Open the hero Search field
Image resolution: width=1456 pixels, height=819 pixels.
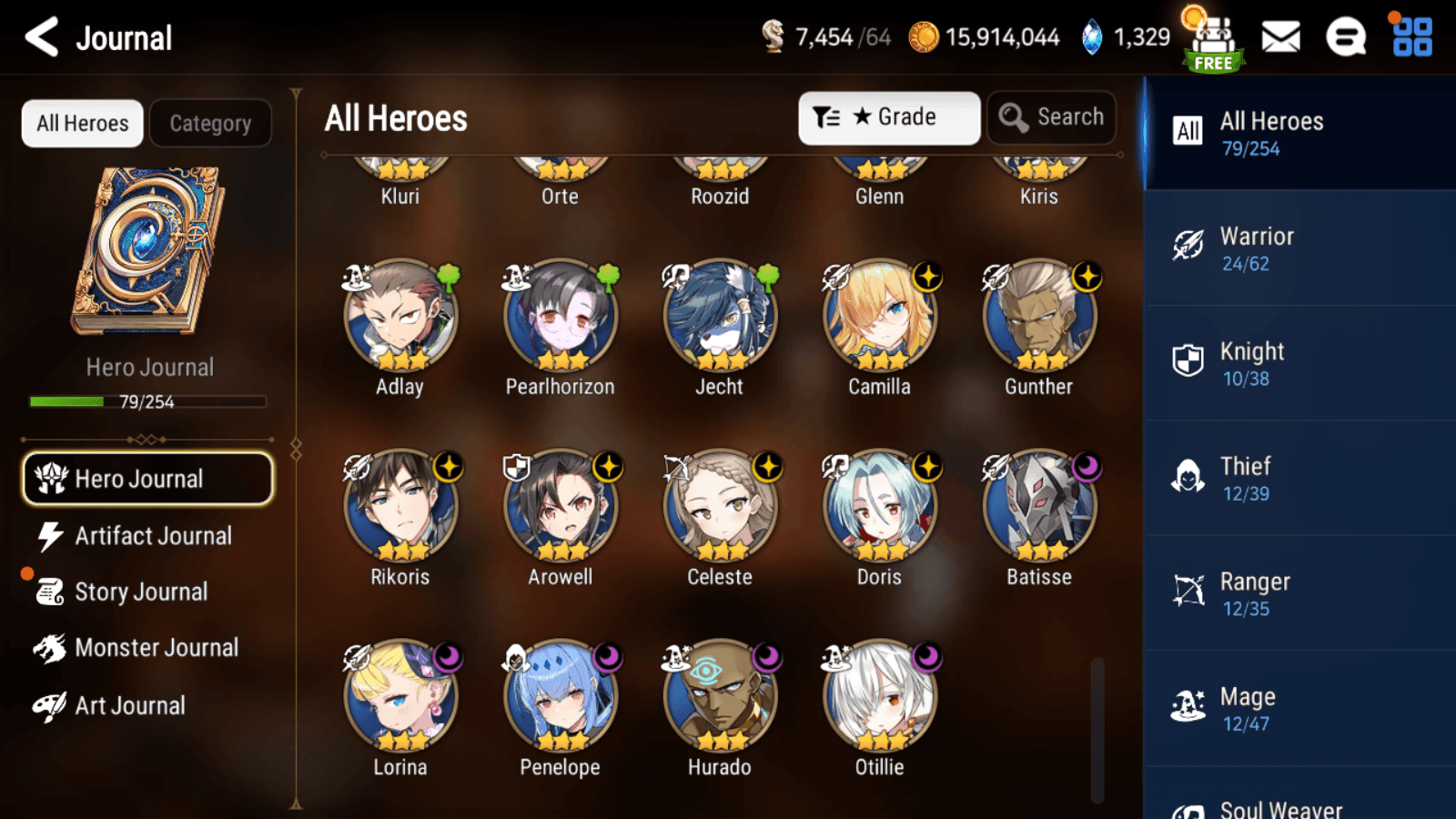(1051, 117)
